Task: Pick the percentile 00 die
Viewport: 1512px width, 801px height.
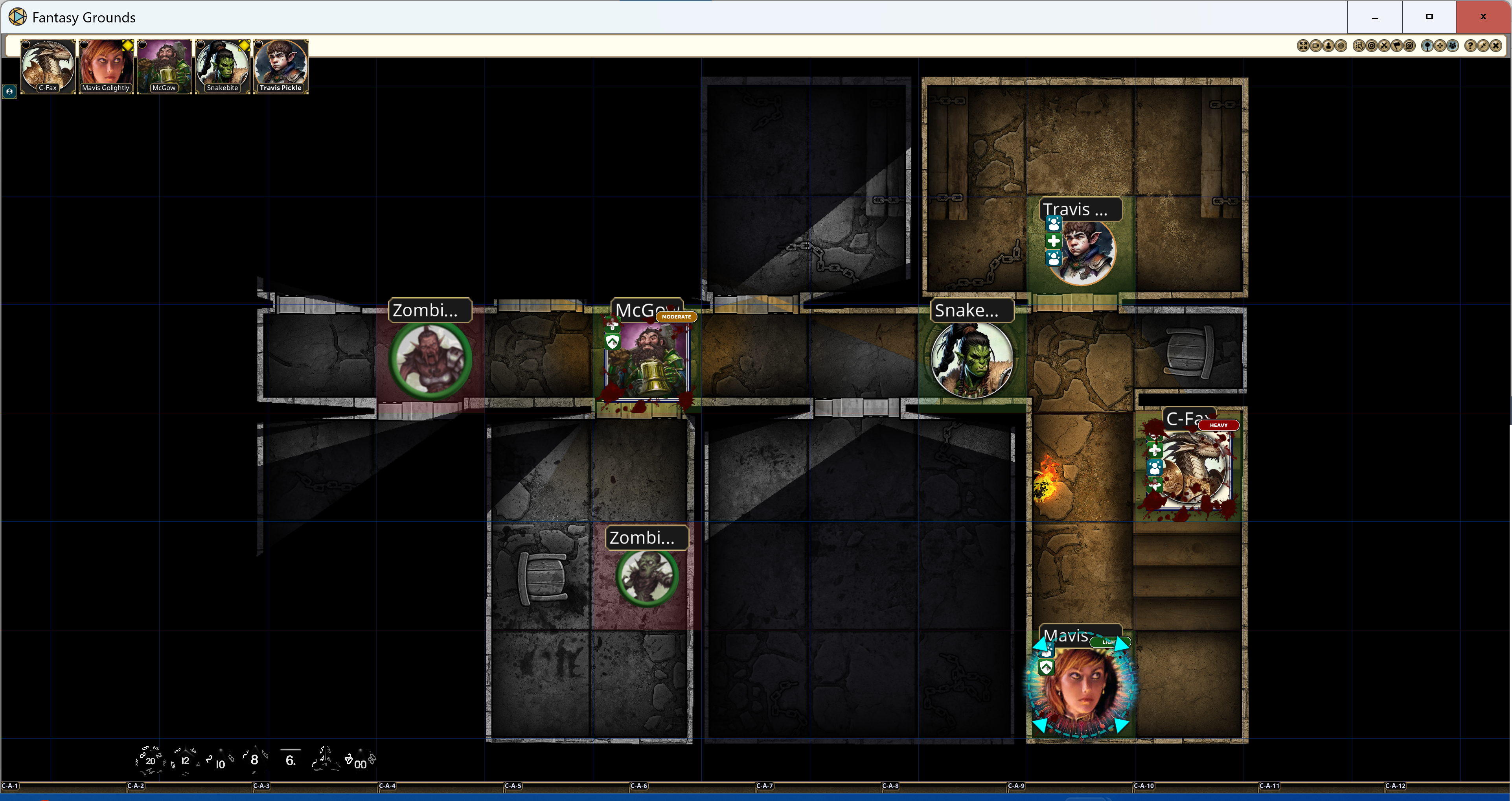Action: tap(359, 762)
